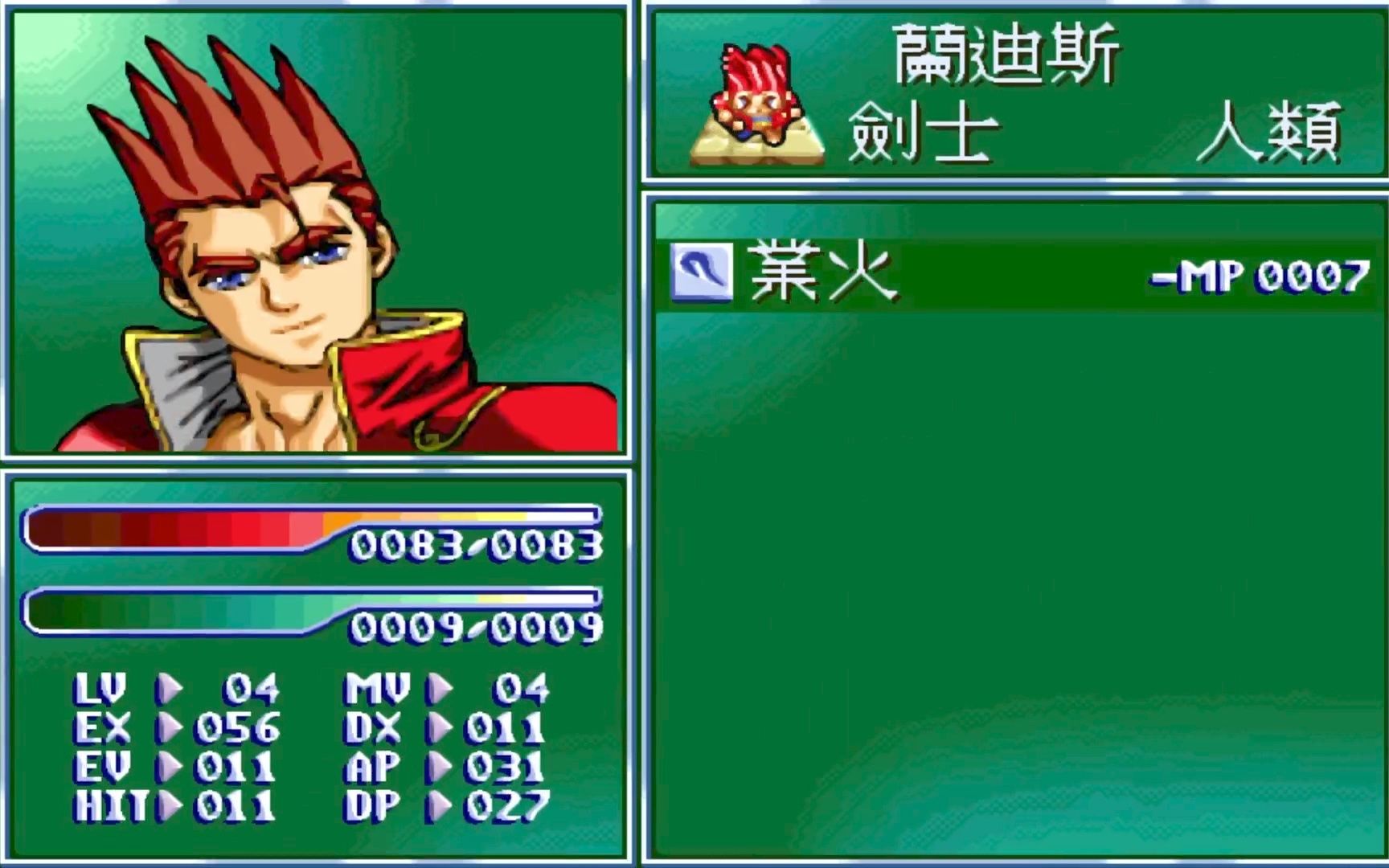
Task: Click the arrow marker beside LV
Action: [173, 690]
